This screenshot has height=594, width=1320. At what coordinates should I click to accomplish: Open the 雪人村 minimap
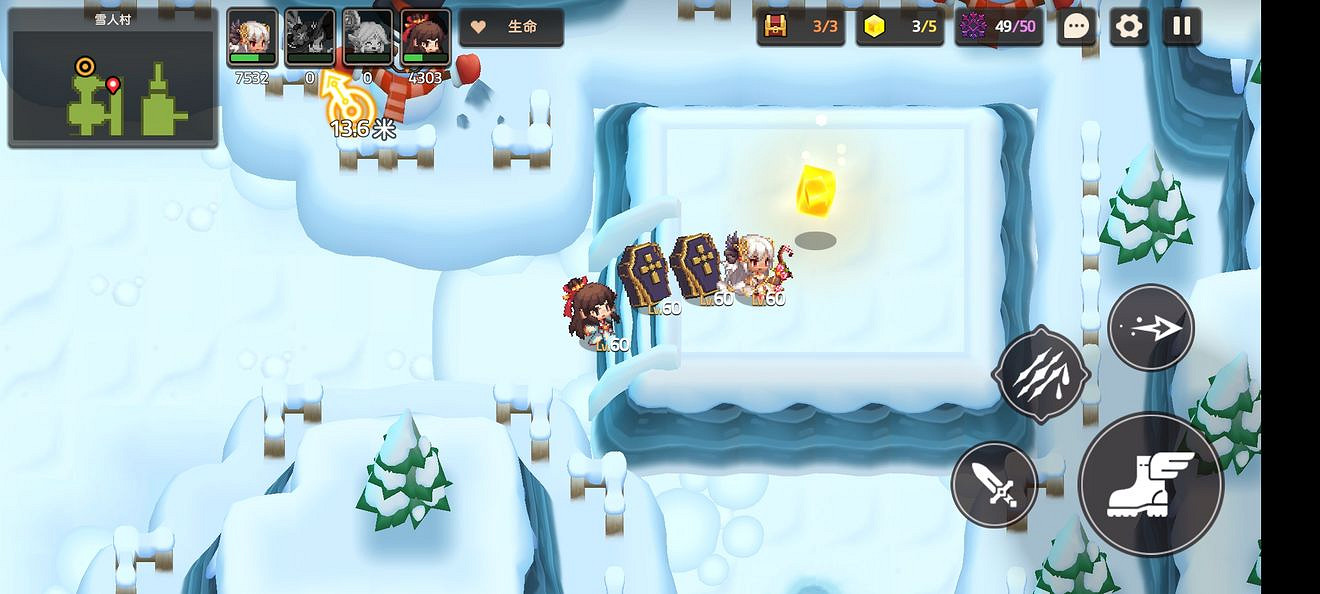pos(113,78)
